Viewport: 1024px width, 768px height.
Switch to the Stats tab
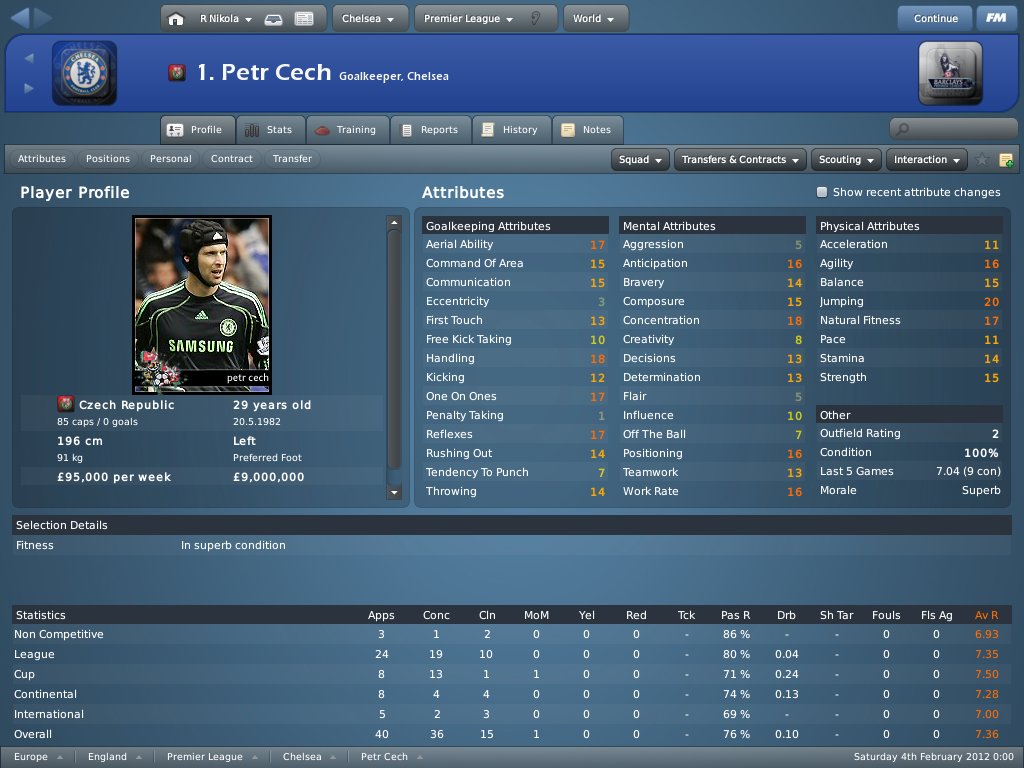click(x=269, y=130)
